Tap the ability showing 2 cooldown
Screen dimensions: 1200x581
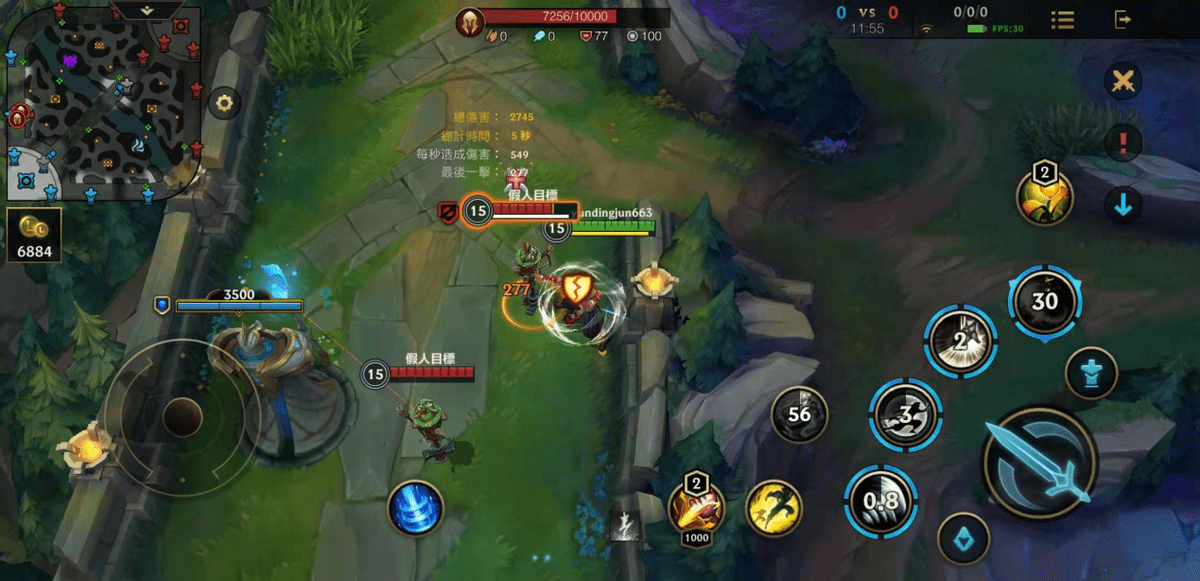pos(960,342)
